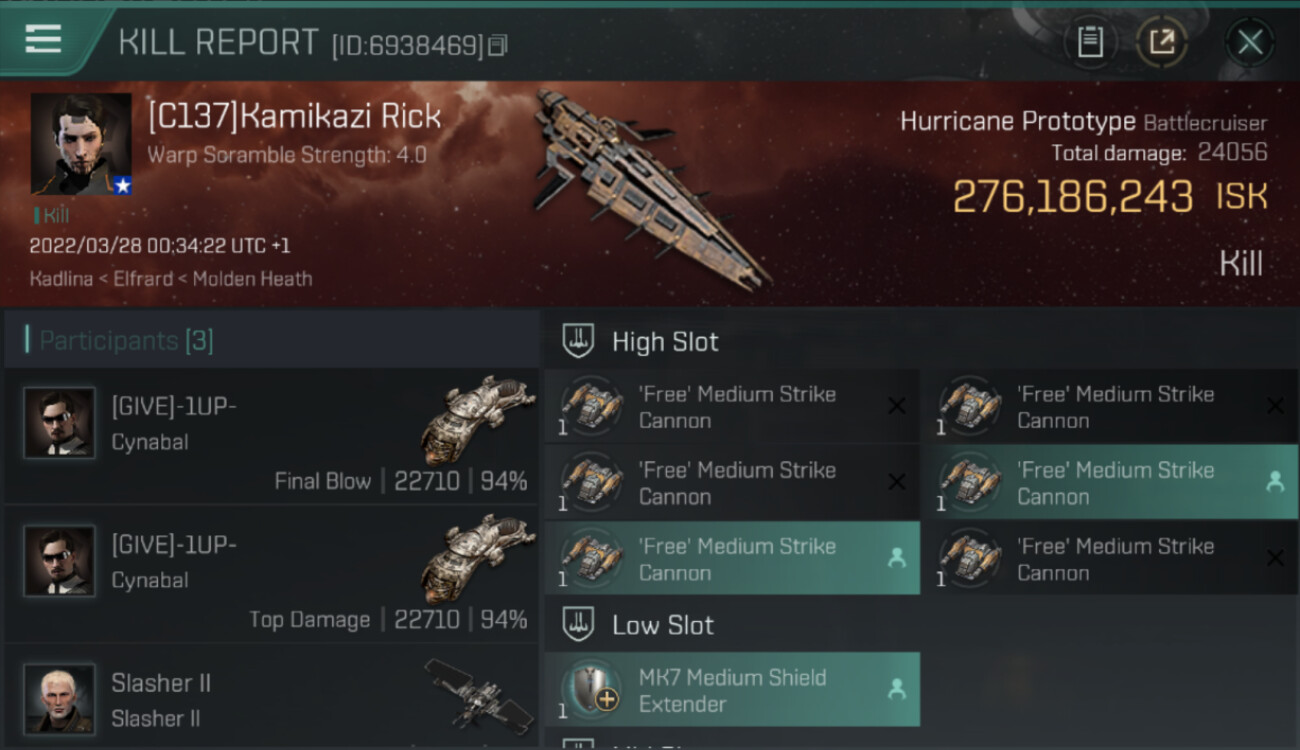Select the MK7 Medium Shield Extender module
This screenshot has height=750, width=1300.
point(732,690)
